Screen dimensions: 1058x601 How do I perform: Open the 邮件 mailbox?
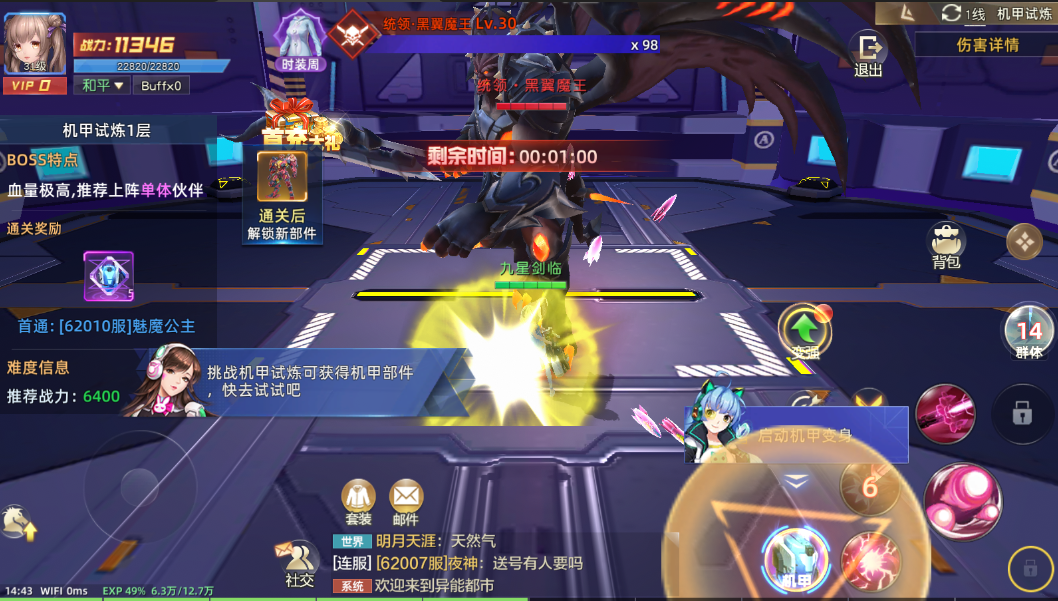point(405,501)
